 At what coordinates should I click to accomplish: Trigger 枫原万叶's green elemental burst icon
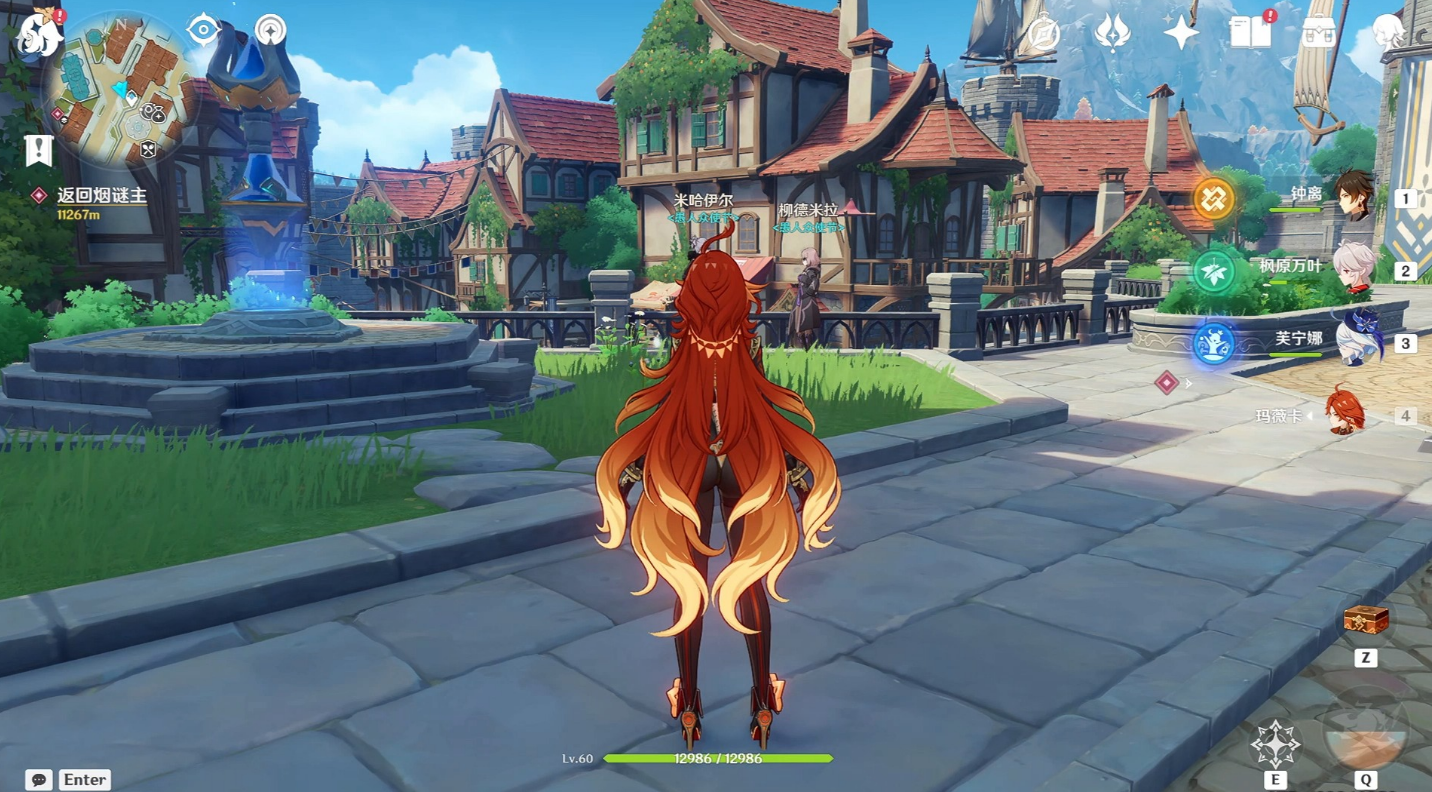tap(1214, 272)
